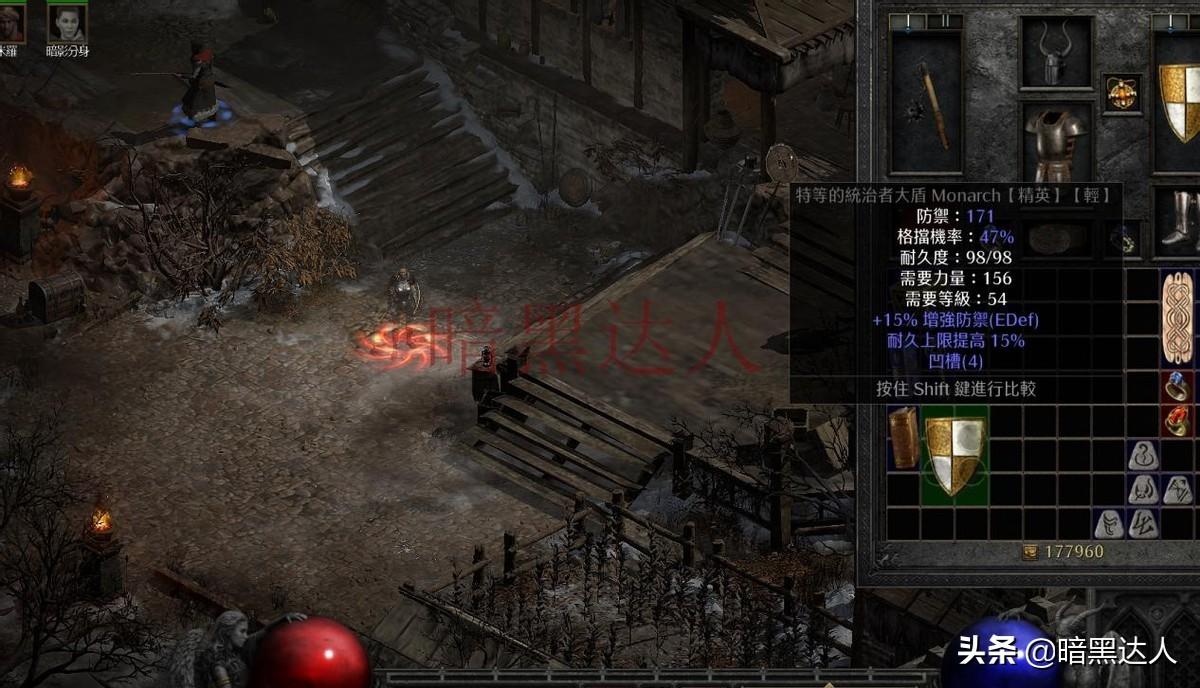Viewport: 1200px width, 688px height.
Task: Click the gold coin button beside 177960
Action: click(1030, 552)
